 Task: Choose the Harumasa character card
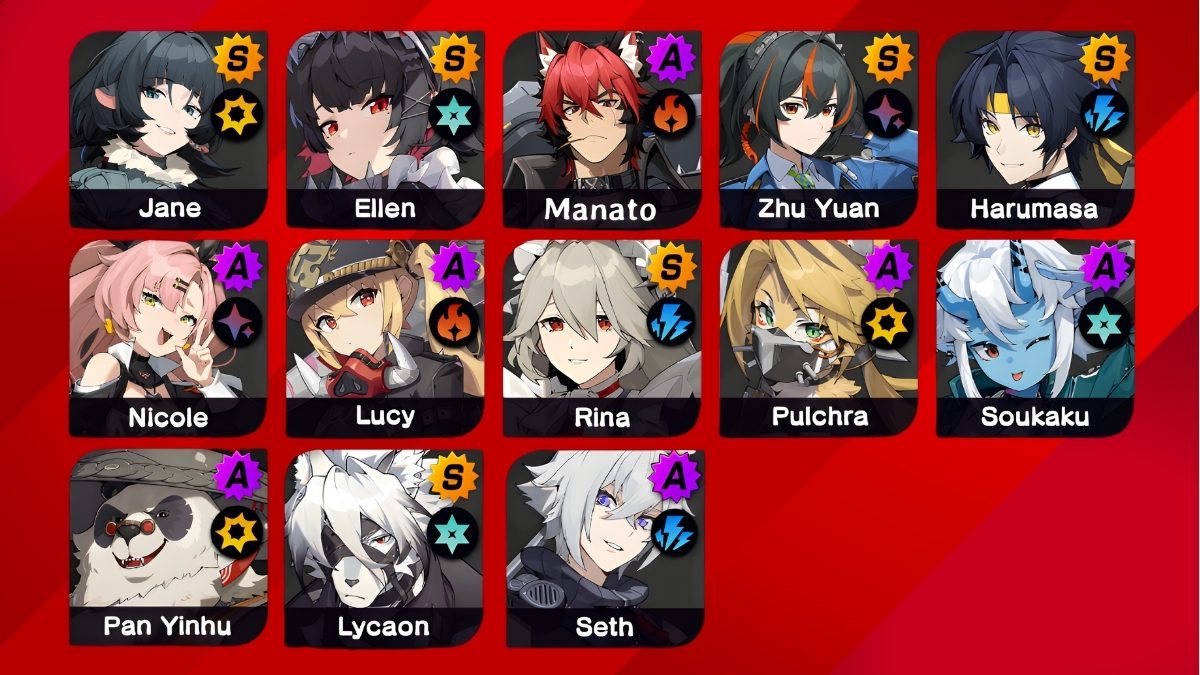pyautogui.click(x=1035, y=130)
